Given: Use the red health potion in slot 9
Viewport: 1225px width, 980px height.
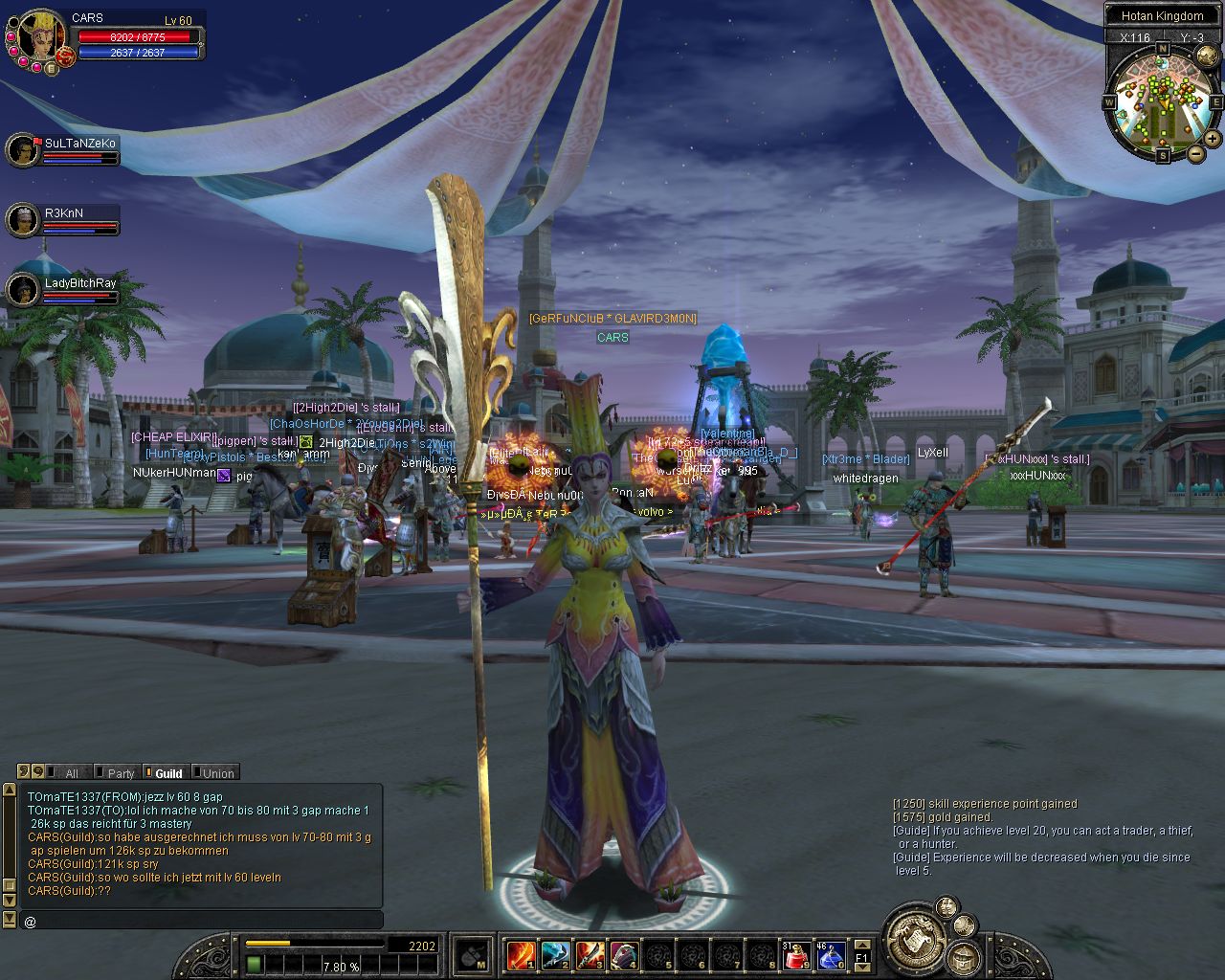Looking at the screenshot, I should coord(796,954).
